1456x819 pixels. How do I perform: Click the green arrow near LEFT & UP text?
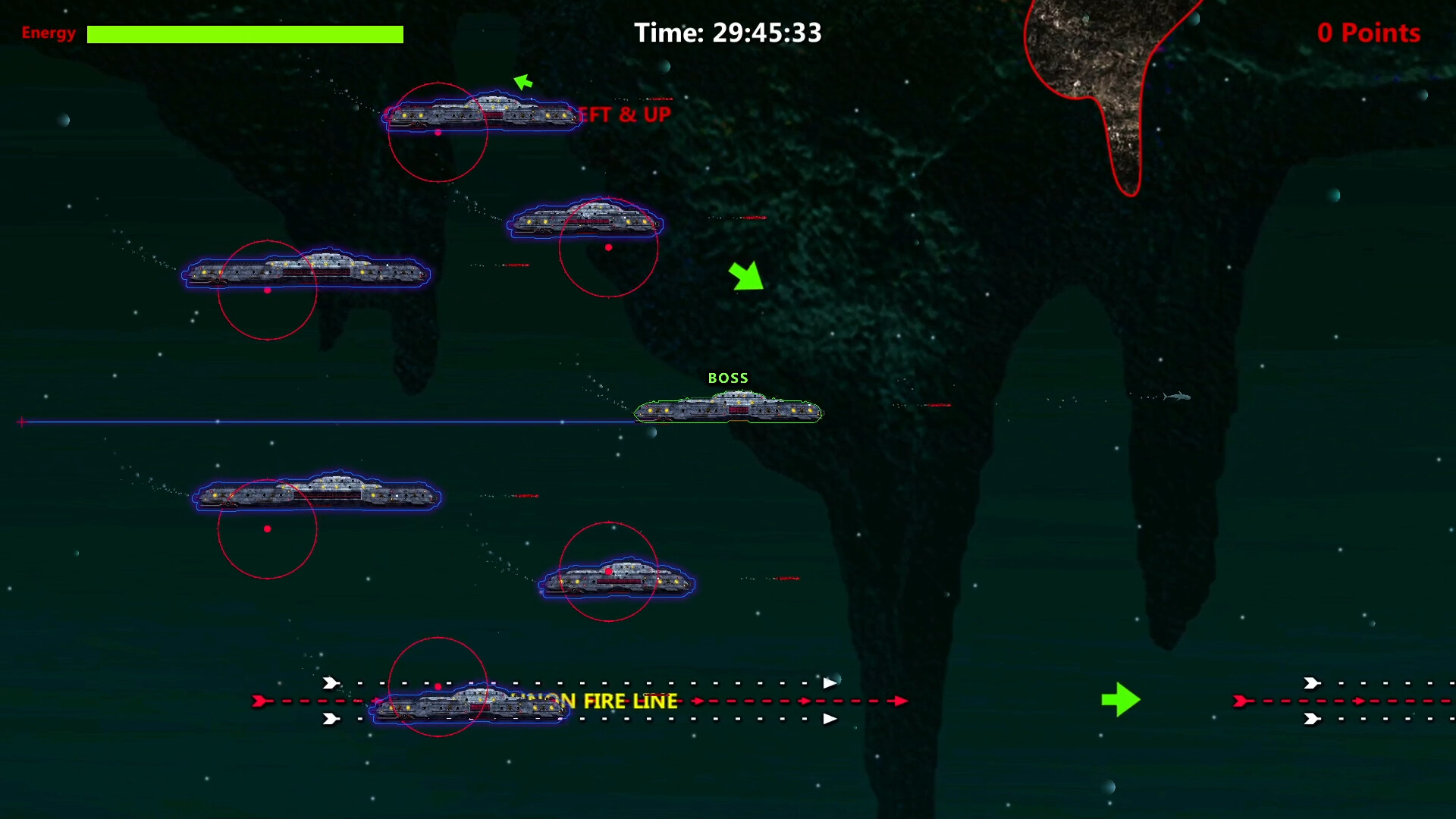tap(524, 80)
